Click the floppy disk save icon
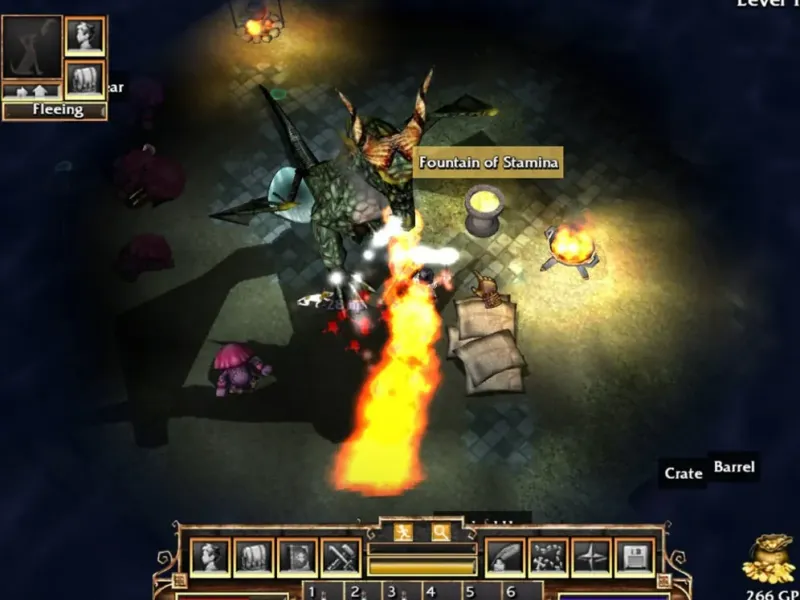Image resolution: width=800 pixels, height=600 pixels. (633, 557)
